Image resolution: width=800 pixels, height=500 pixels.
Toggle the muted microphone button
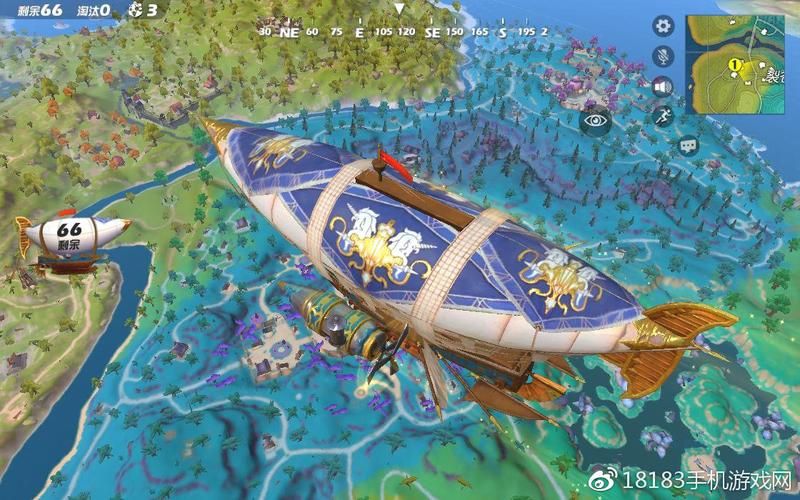(662, 56)
